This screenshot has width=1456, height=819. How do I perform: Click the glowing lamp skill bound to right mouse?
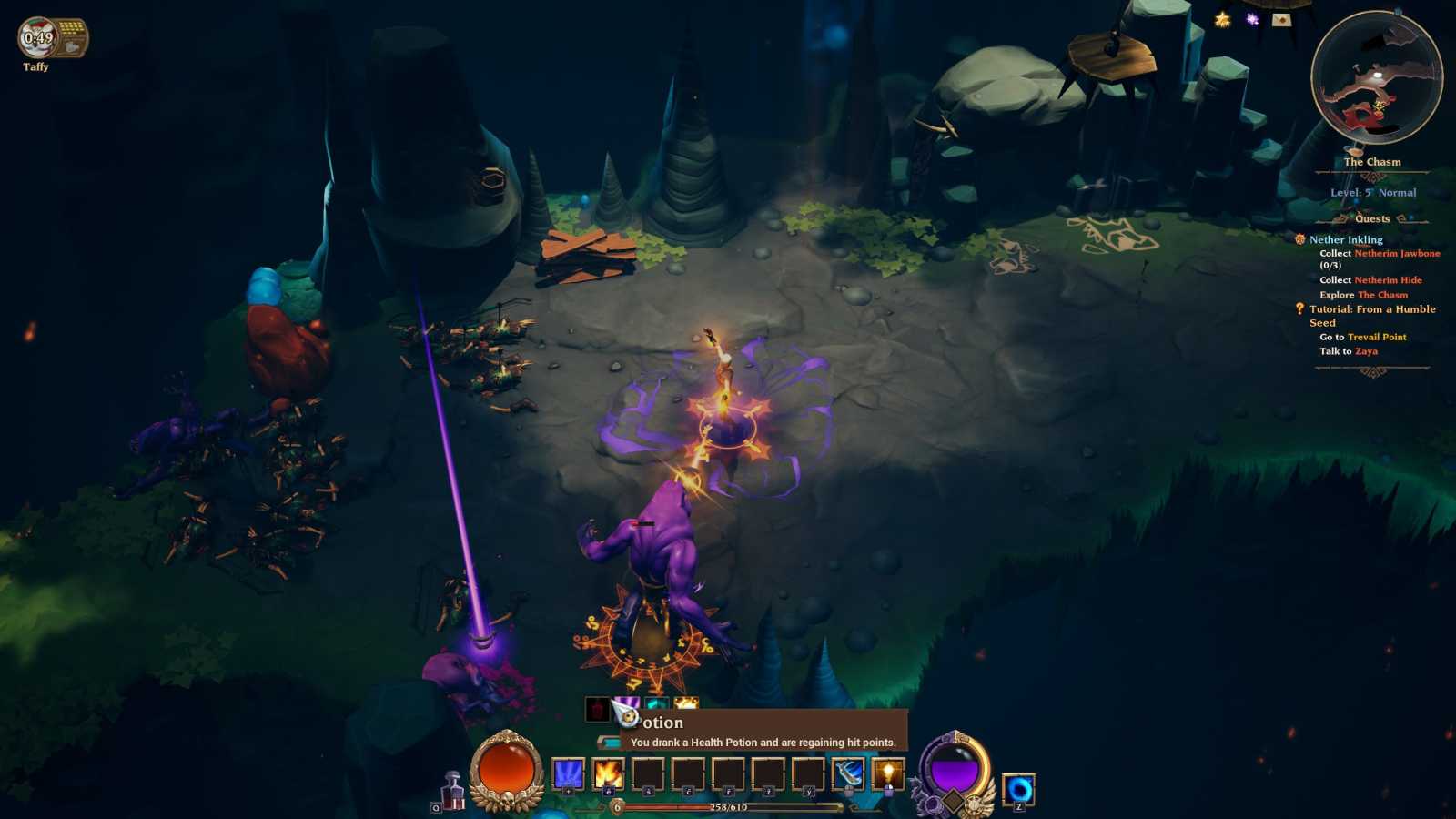click(888, 773)
